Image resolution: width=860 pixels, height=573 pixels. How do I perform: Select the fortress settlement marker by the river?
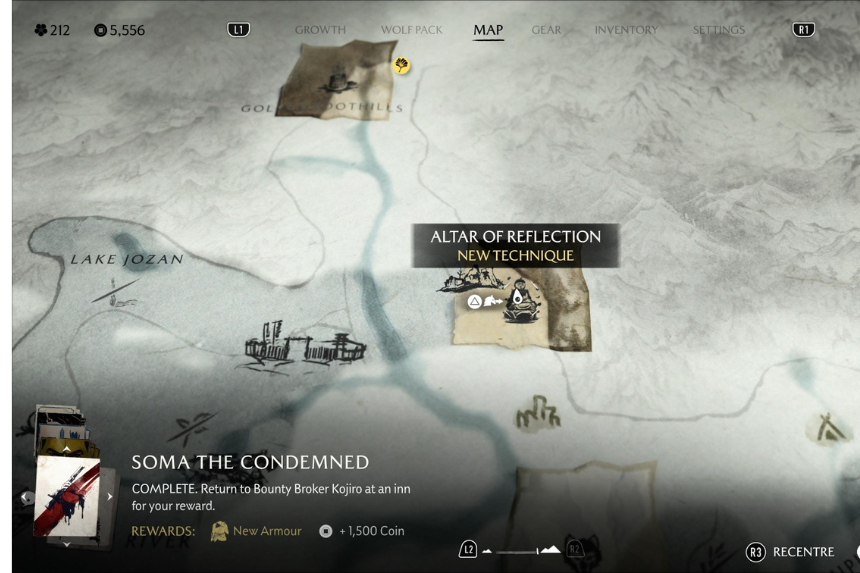tap(305, 346)
